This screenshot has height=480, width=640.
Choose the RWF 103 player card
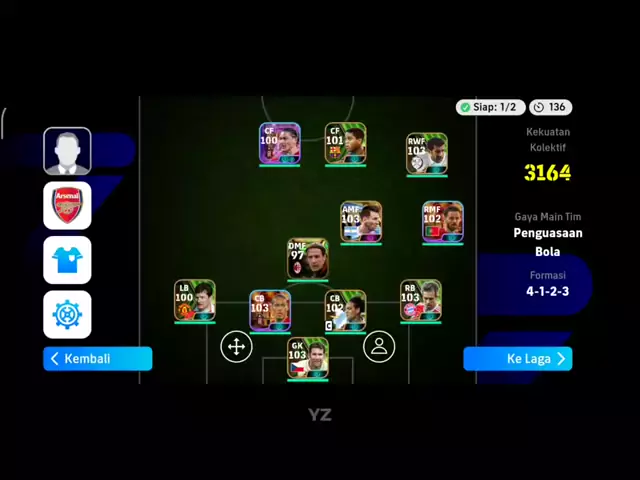(427, 154)
